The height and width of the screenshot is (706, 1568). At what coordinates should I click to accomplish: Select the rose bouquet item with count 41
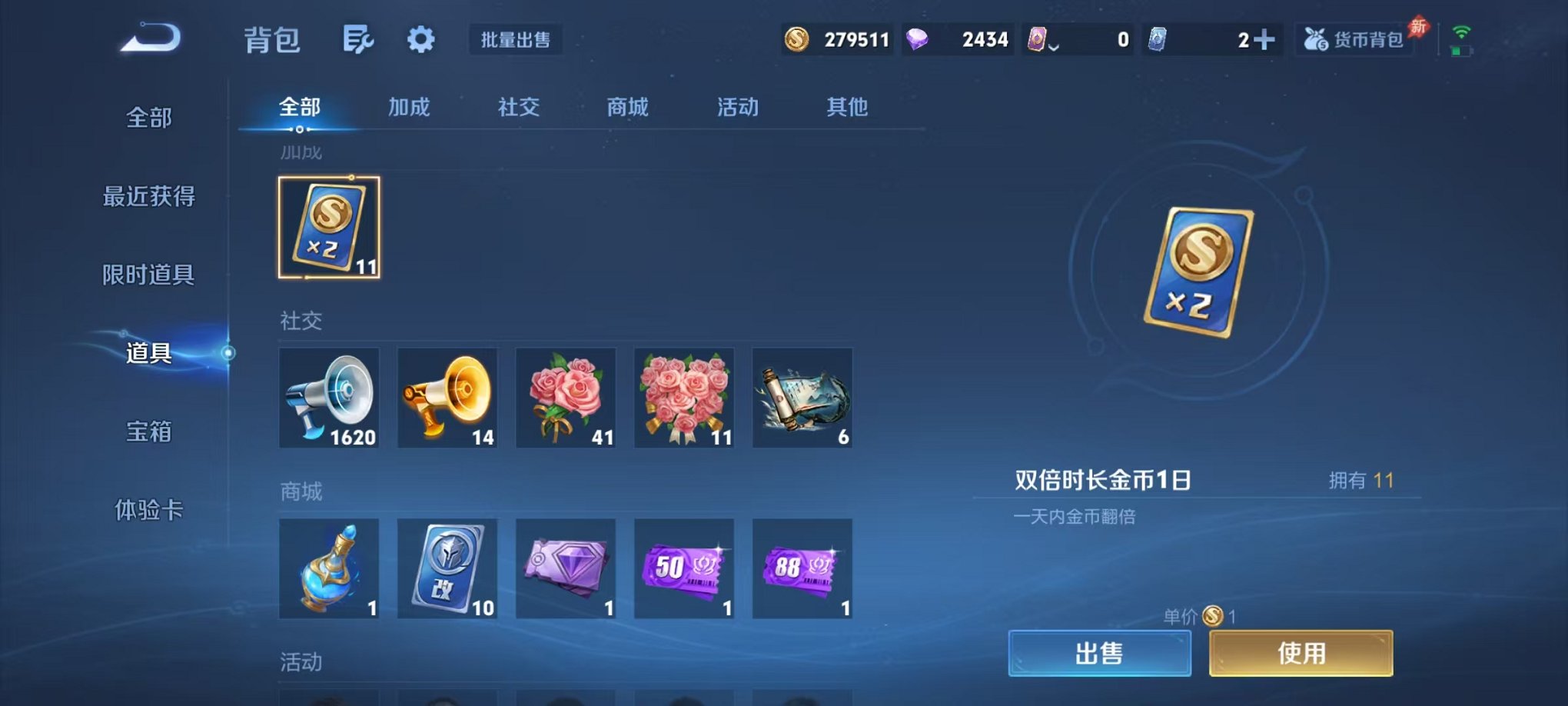pyautogui.click(x=566, y=398)
